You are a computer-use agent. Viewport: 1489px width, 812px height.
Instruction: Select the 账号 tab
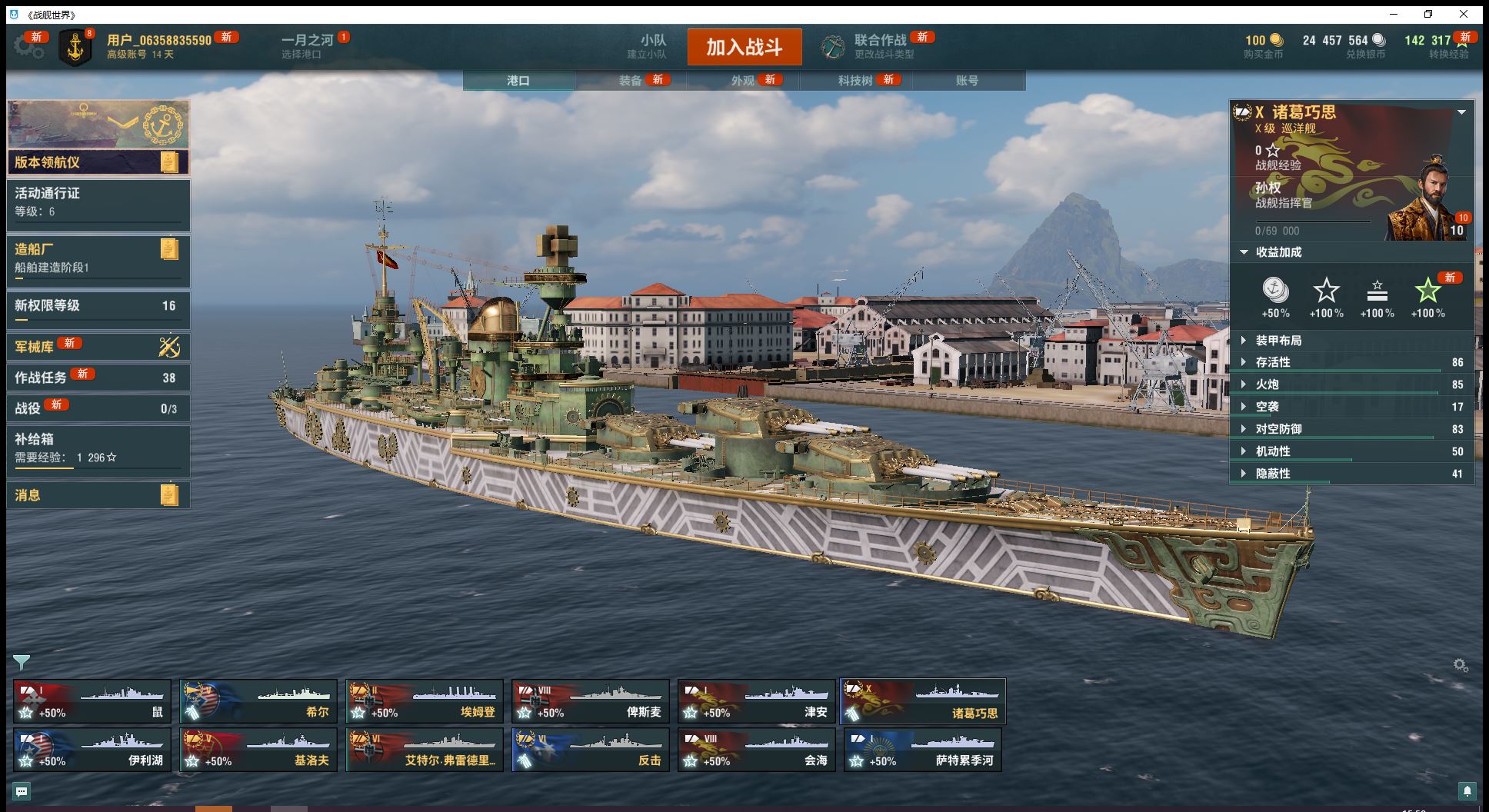(x=967, y=81)
